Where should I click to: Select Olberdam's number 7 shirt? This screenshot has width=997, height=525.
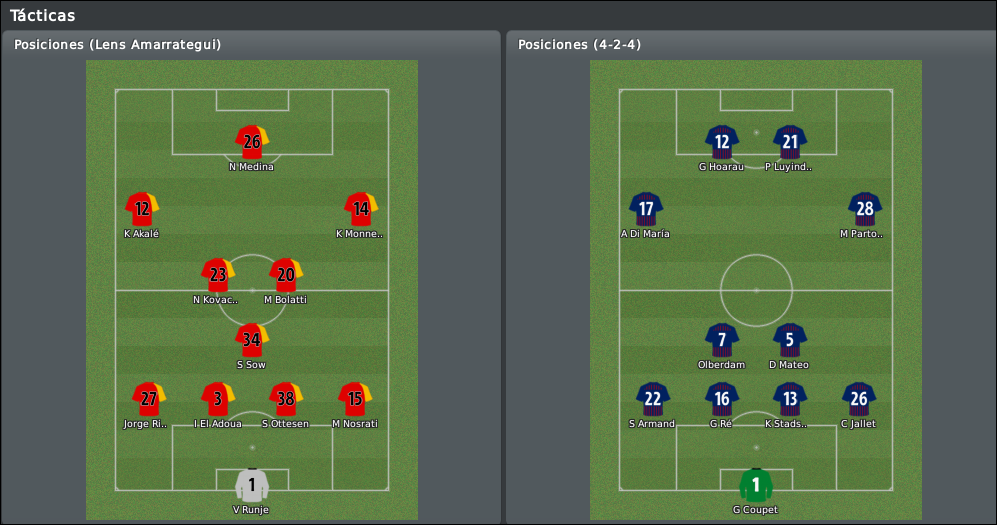coord(722,340)
